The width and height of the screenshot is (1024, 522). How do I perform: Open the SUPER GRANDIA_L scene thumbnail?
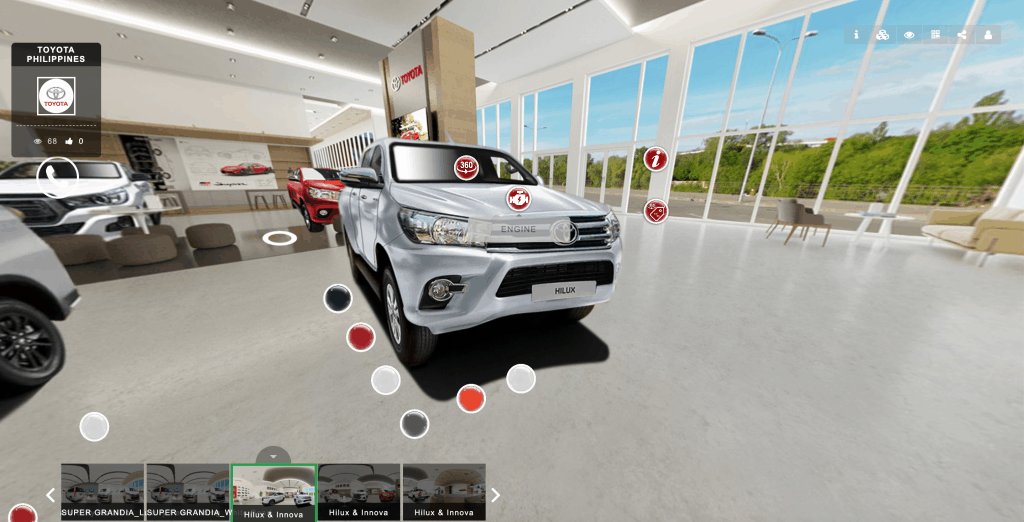103,491
